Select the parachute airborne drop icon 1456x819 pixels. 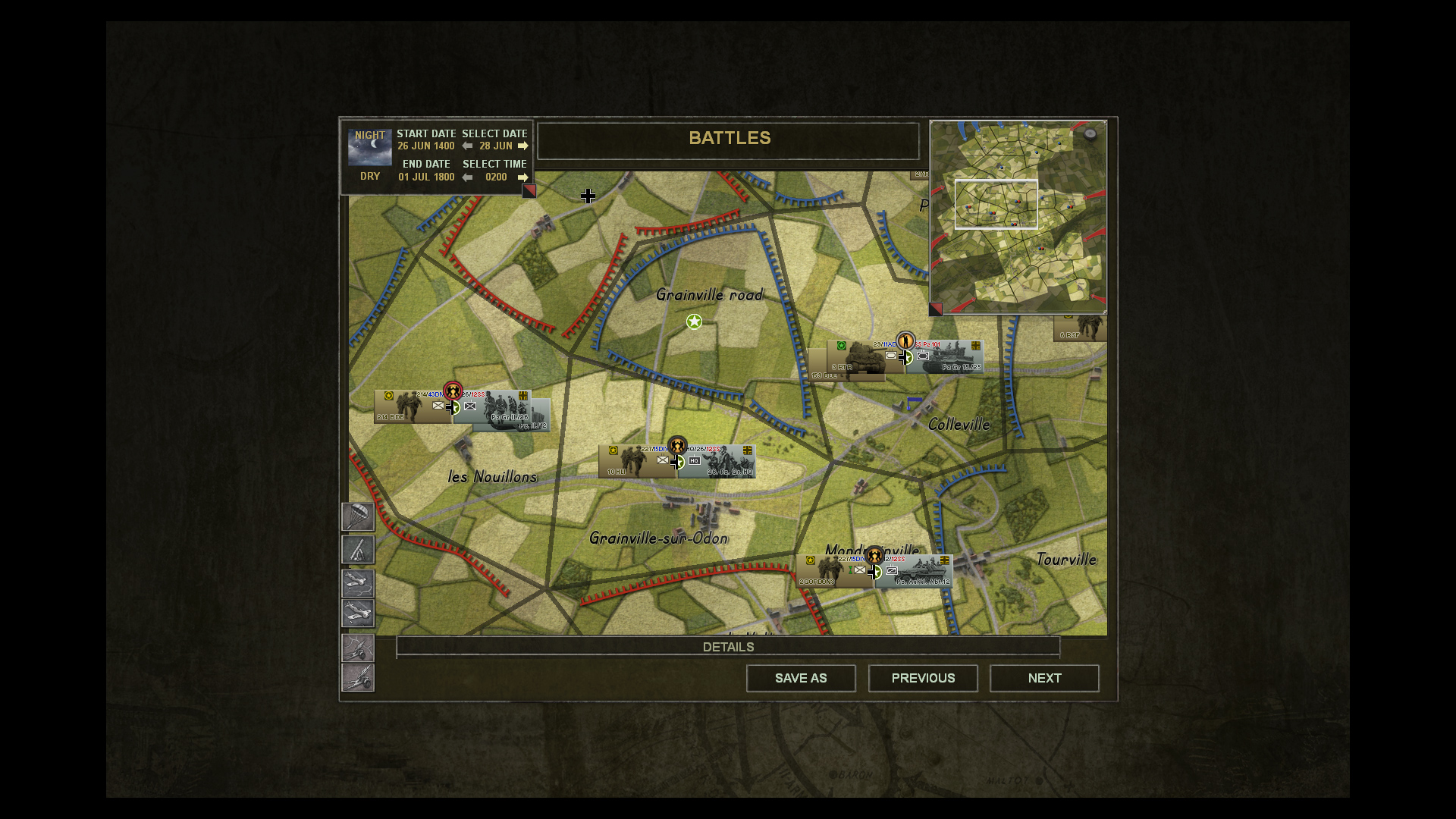(358, 517)
